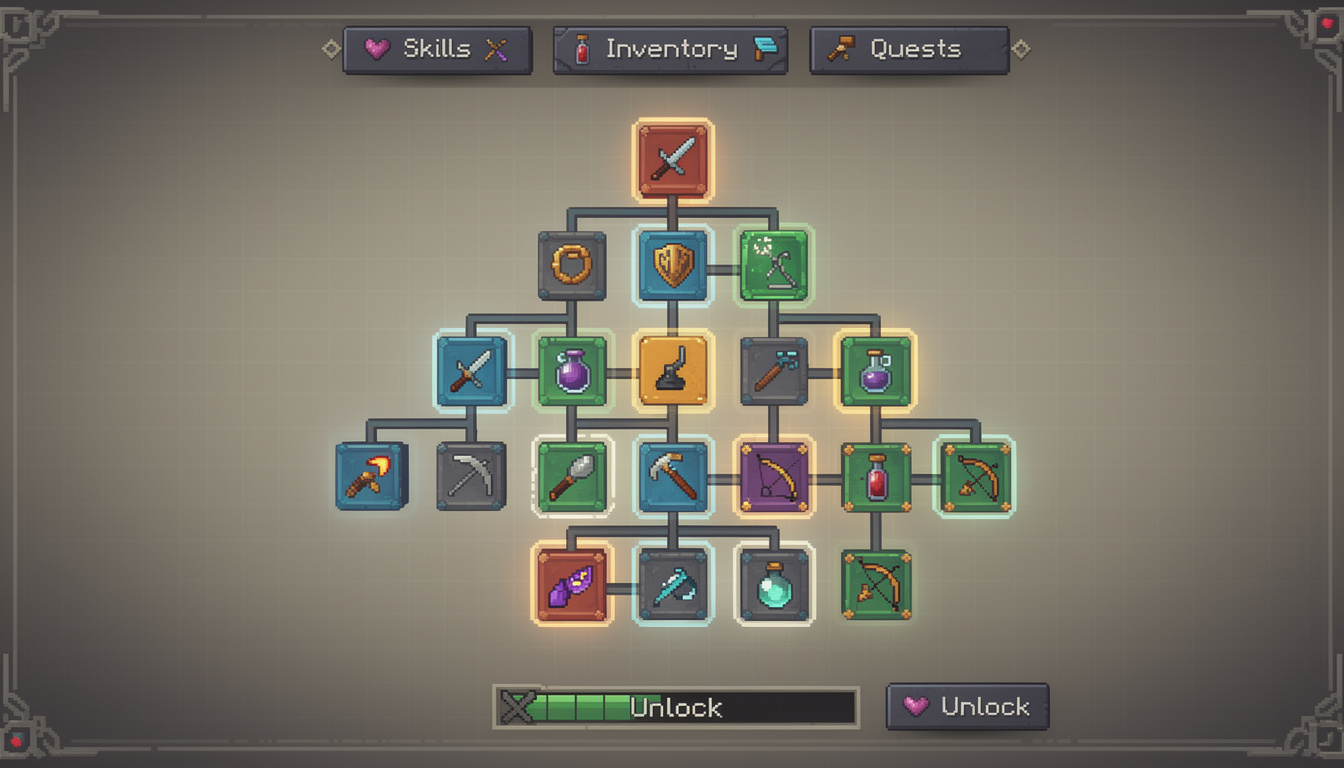
Task: Select the golden lever skill in the center
Action: point(672,373)
